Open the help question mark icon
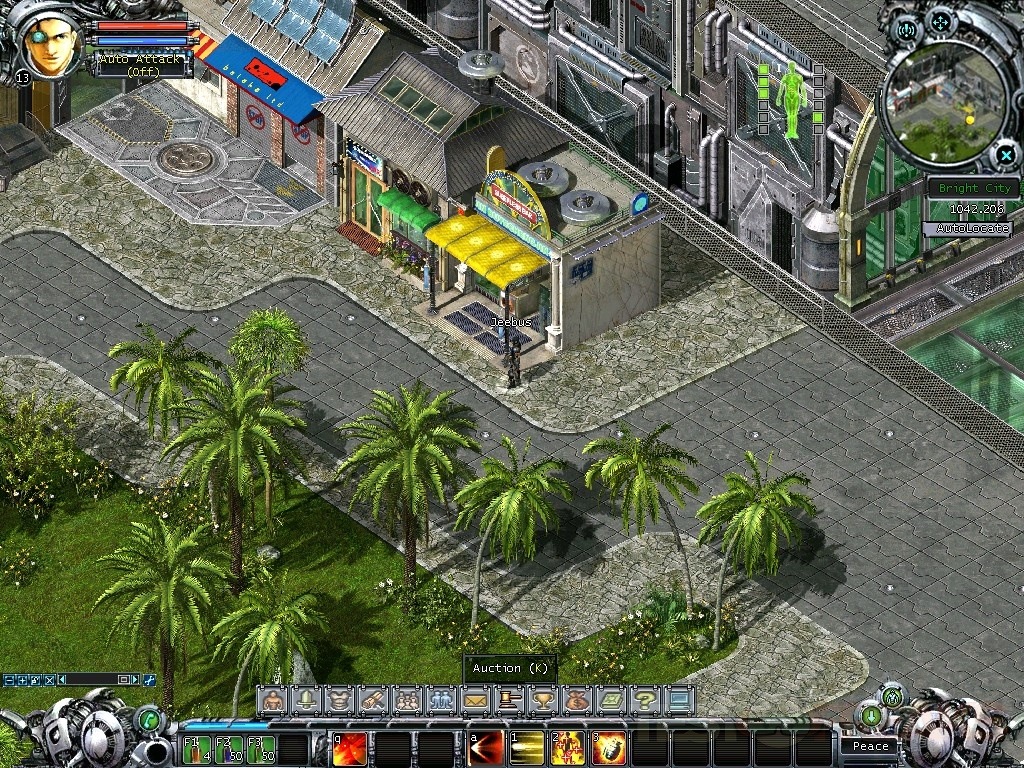Screen dimensions: 1024x768 point(645,700)
